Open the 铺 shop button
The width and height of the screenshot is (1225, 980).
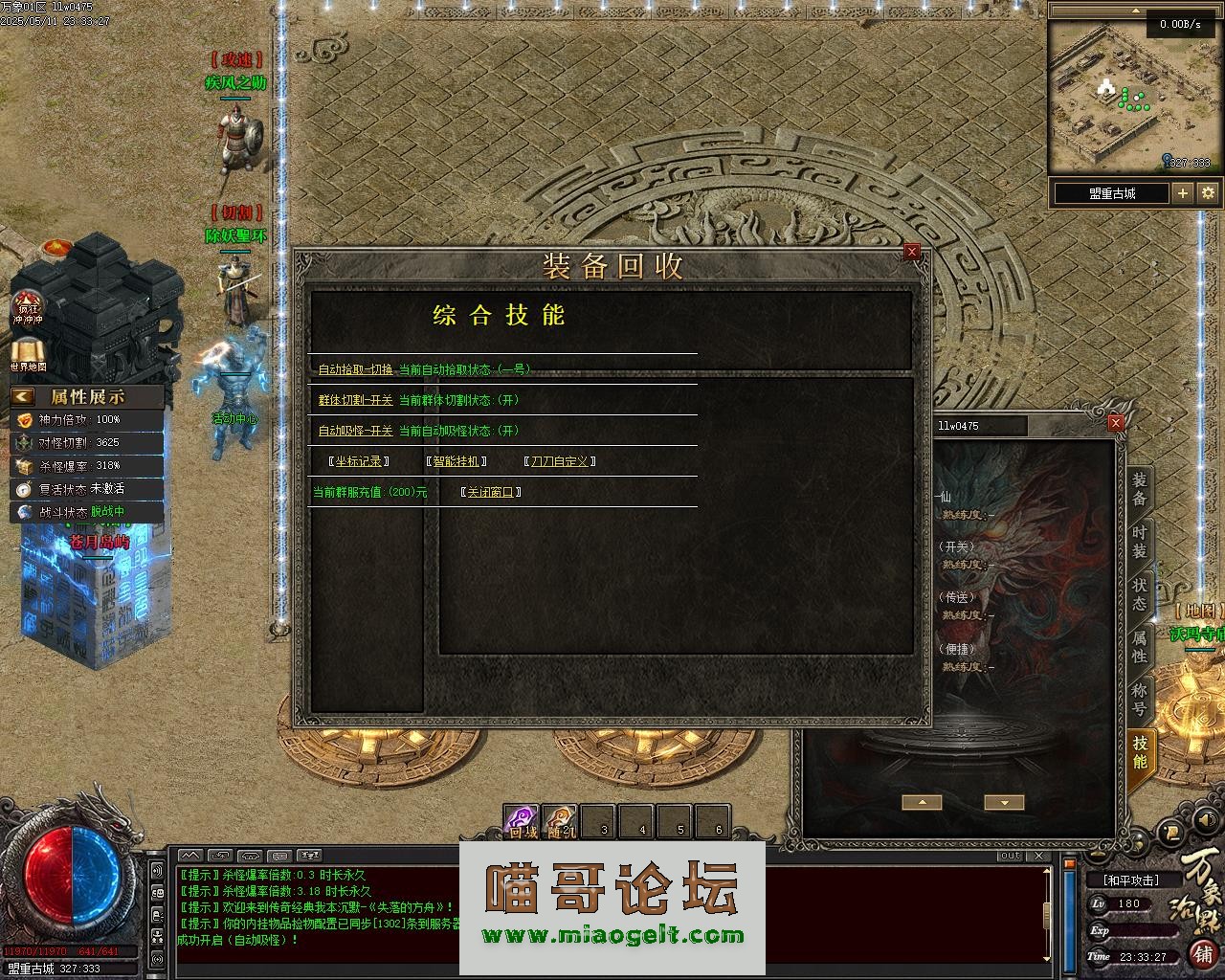coord(1203,953)
